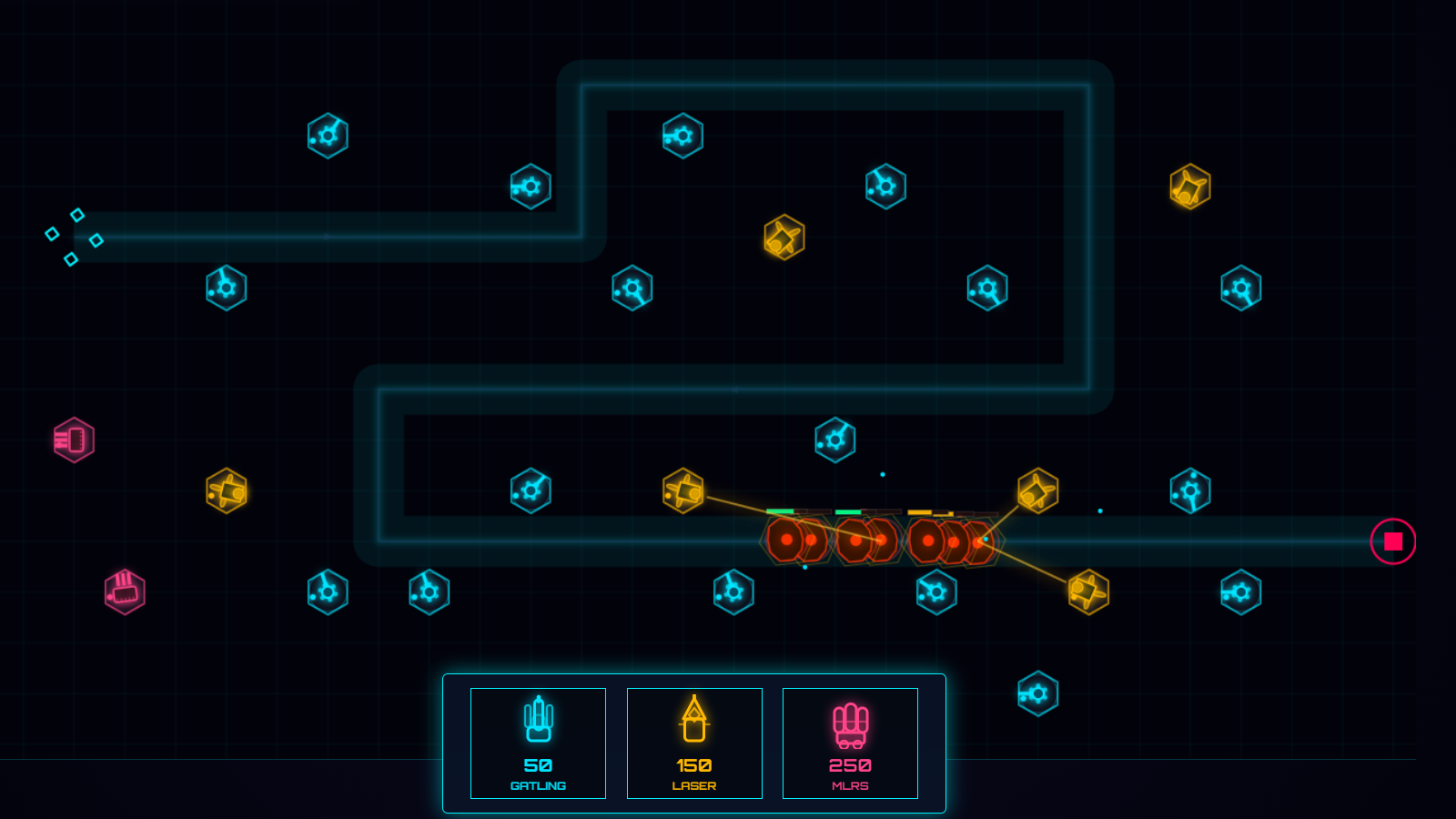The image size is (1456, 819).
Task: Select the yellow turret in the top-right corner
Action: (x=1189, y=187)
